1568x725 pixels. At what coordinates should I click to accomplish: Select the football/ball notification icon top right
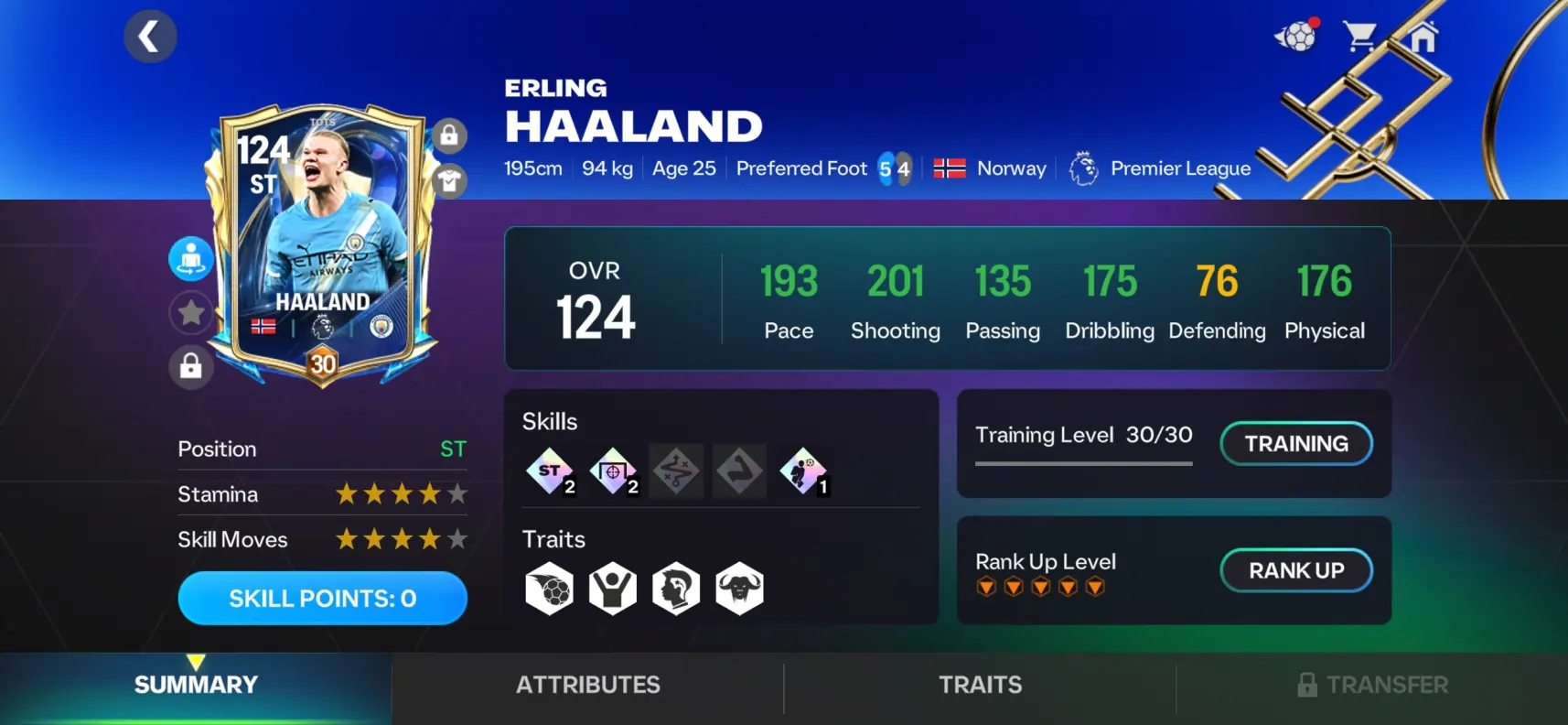pos(1294,35)
